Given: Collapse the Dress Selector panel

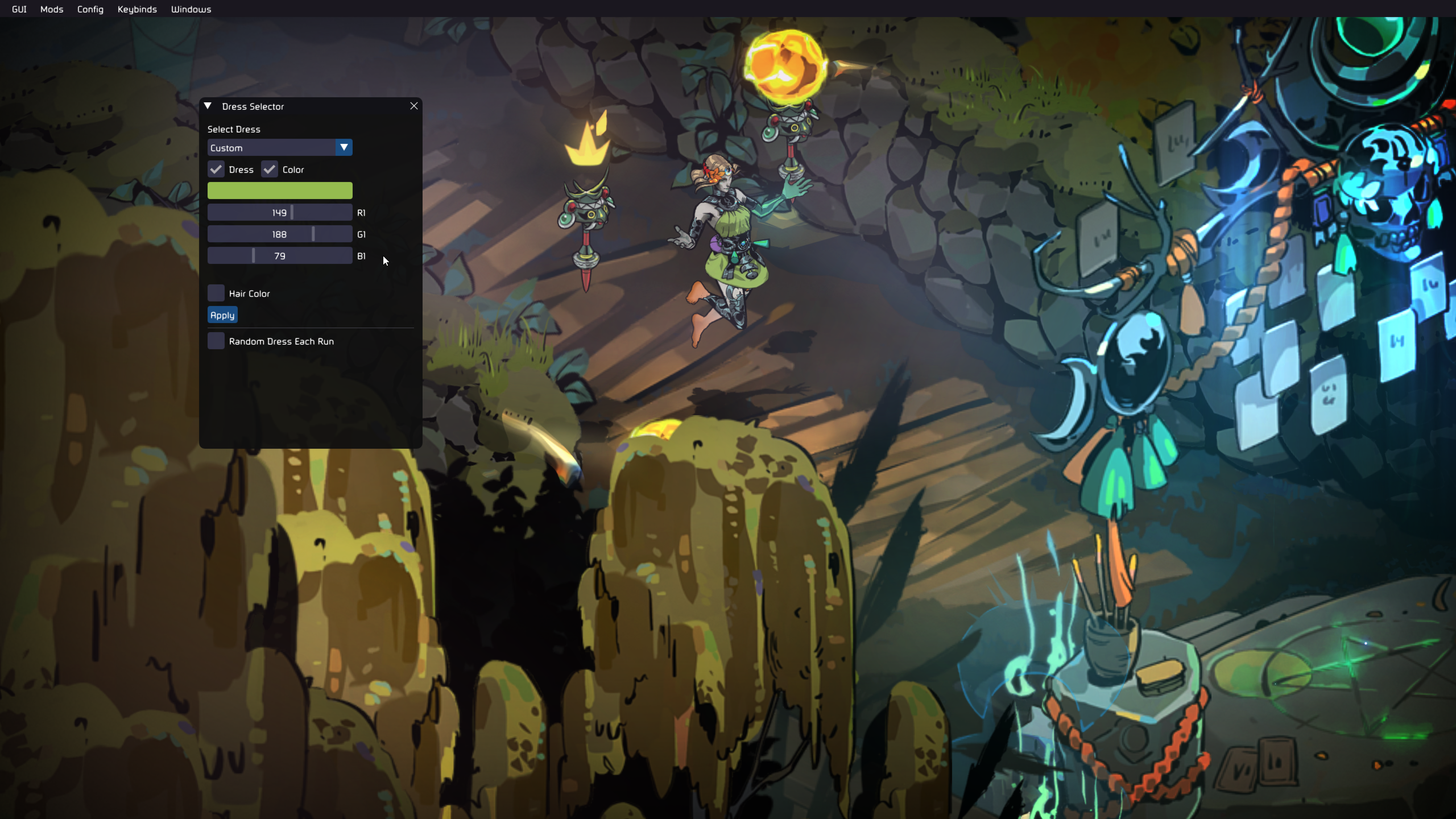Looking at the screenshot, I should [208, 106].
